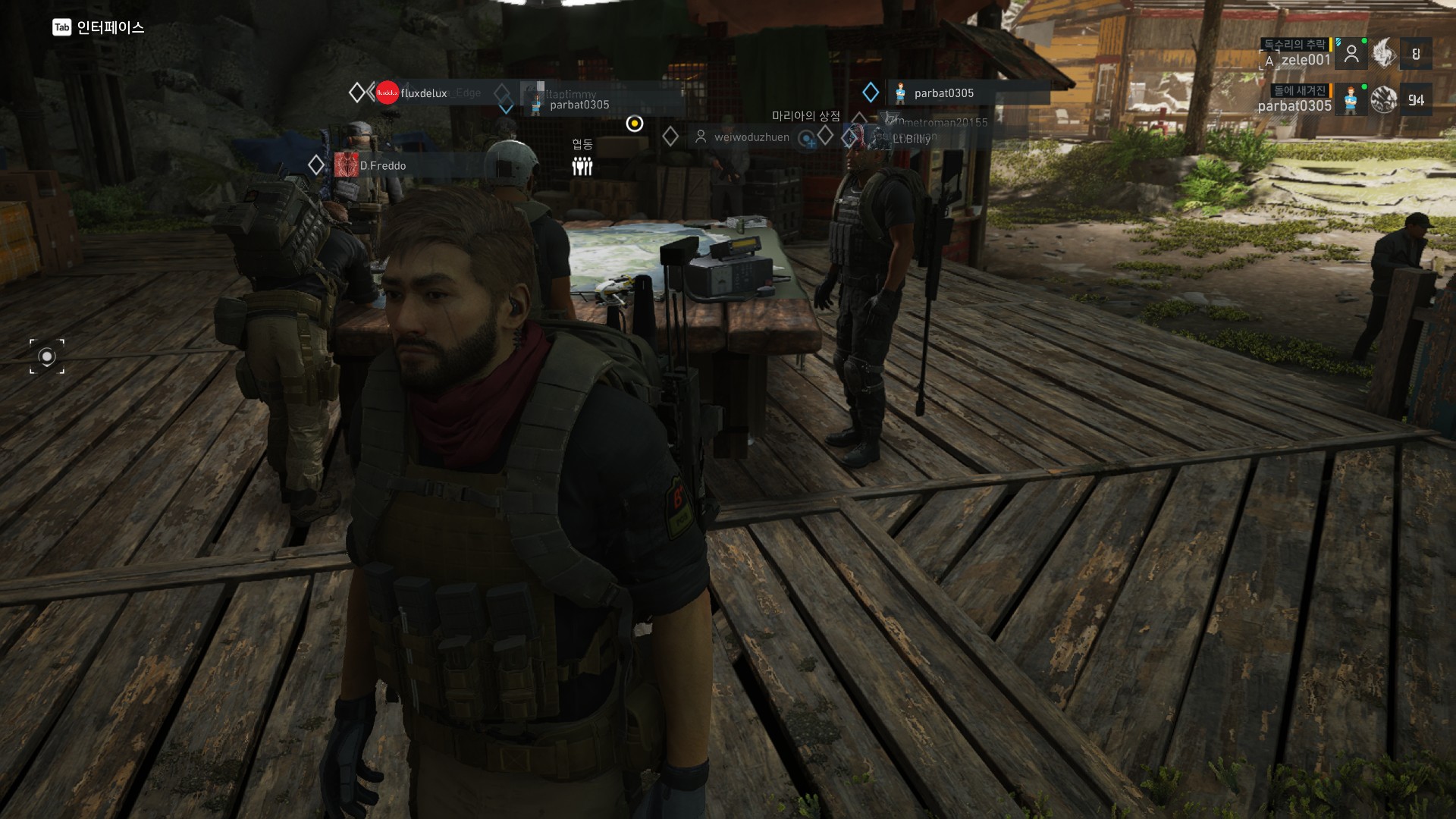Viewport: 1456px width, 819px height.
Task: Select zele001 in the squad list
Action: 1306,60
